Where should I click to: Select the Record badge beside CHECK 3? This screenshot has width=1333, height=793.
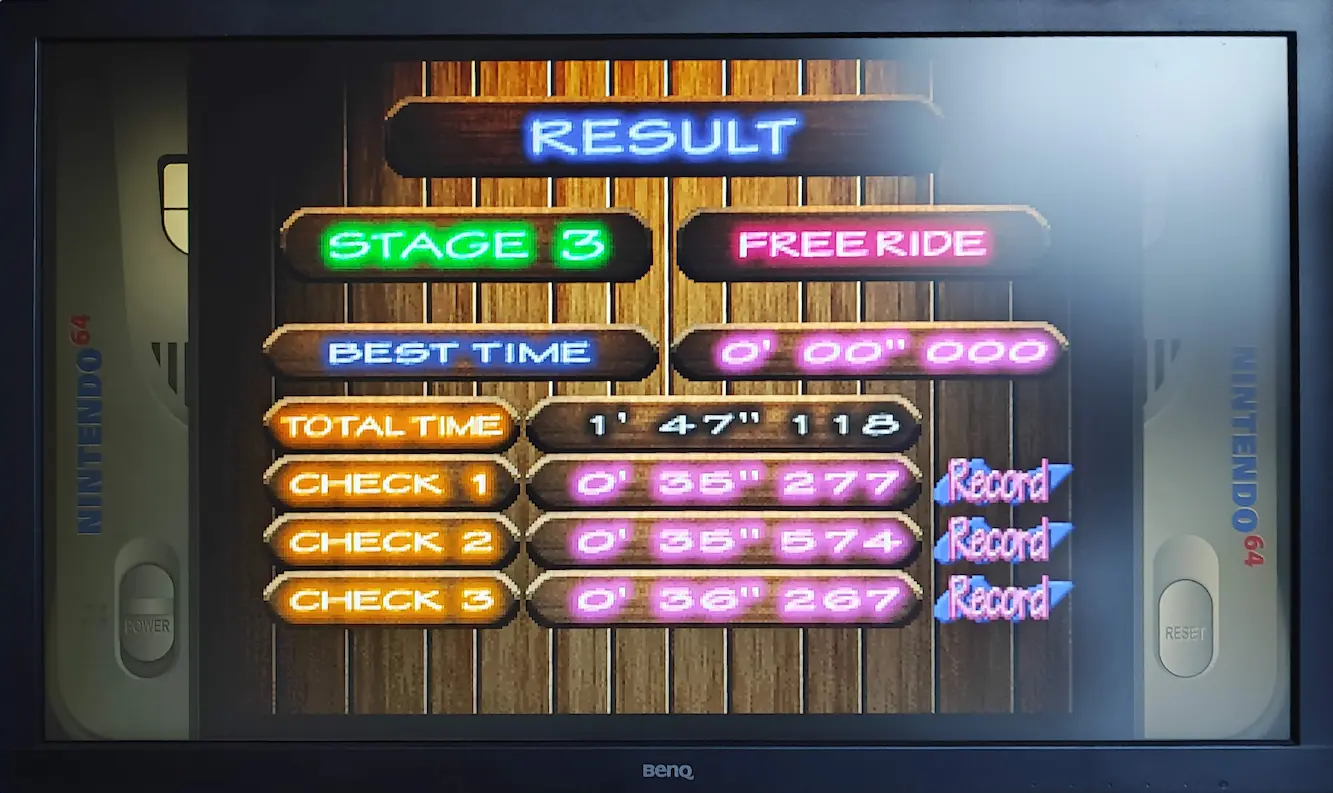pyautogui.click(x=1000, y=599)
